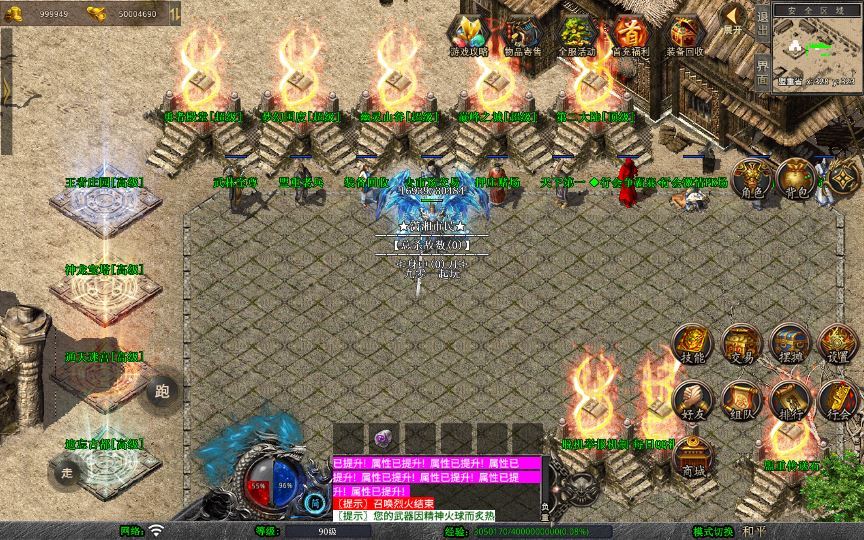Open the 物品寄售 consignment icon
Screen dimensions: 864x540
[523, 35]
